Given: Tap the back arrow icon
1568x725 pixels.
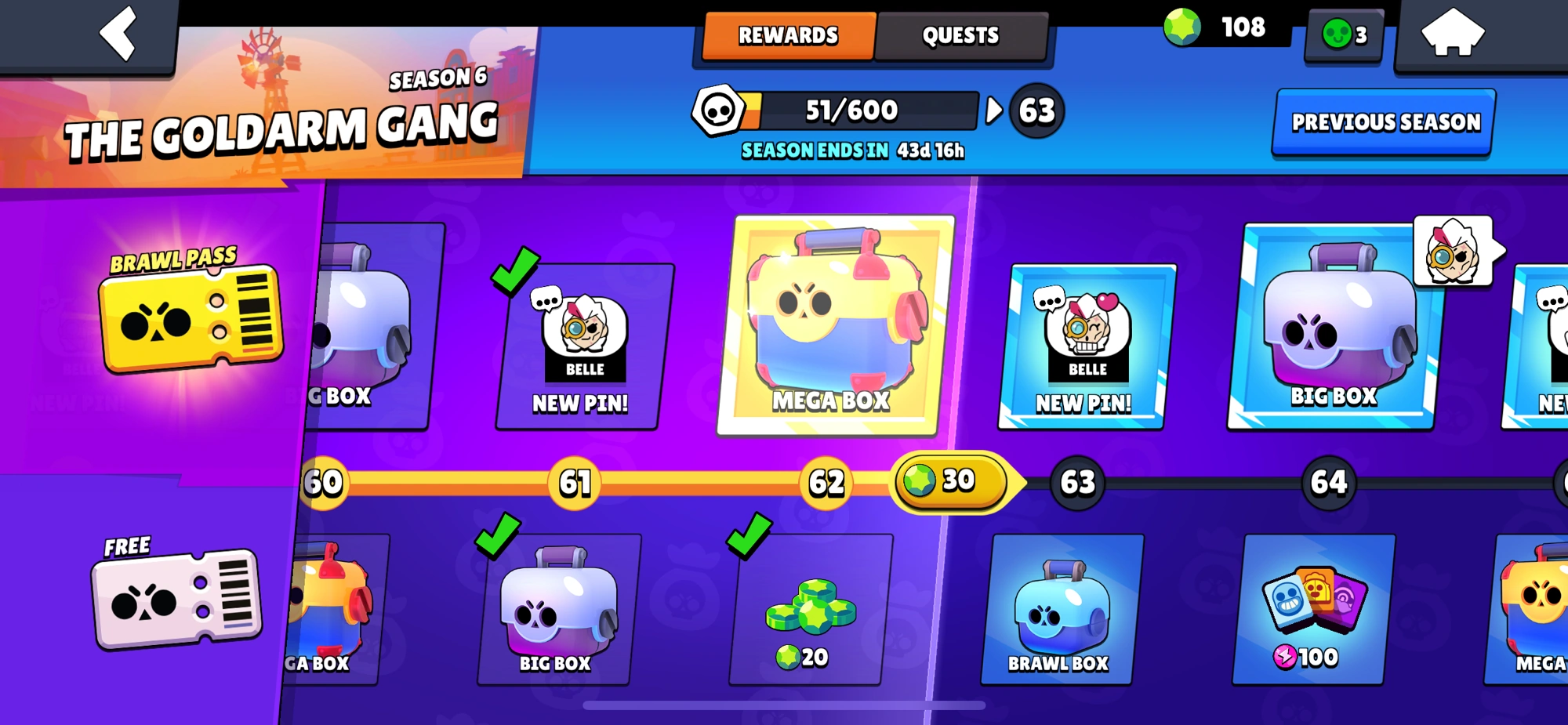Looking at the screenshot, I should click(119, 35).
